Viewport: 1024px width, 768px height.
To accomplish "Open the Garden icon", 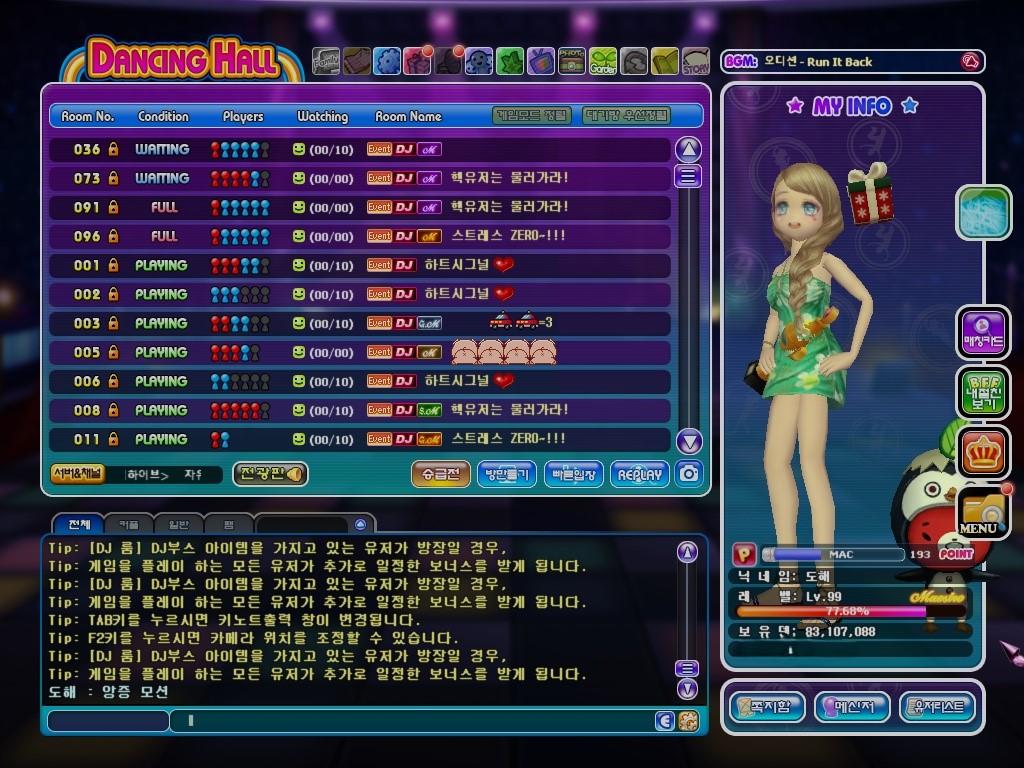I will click(x=603, y=62).
